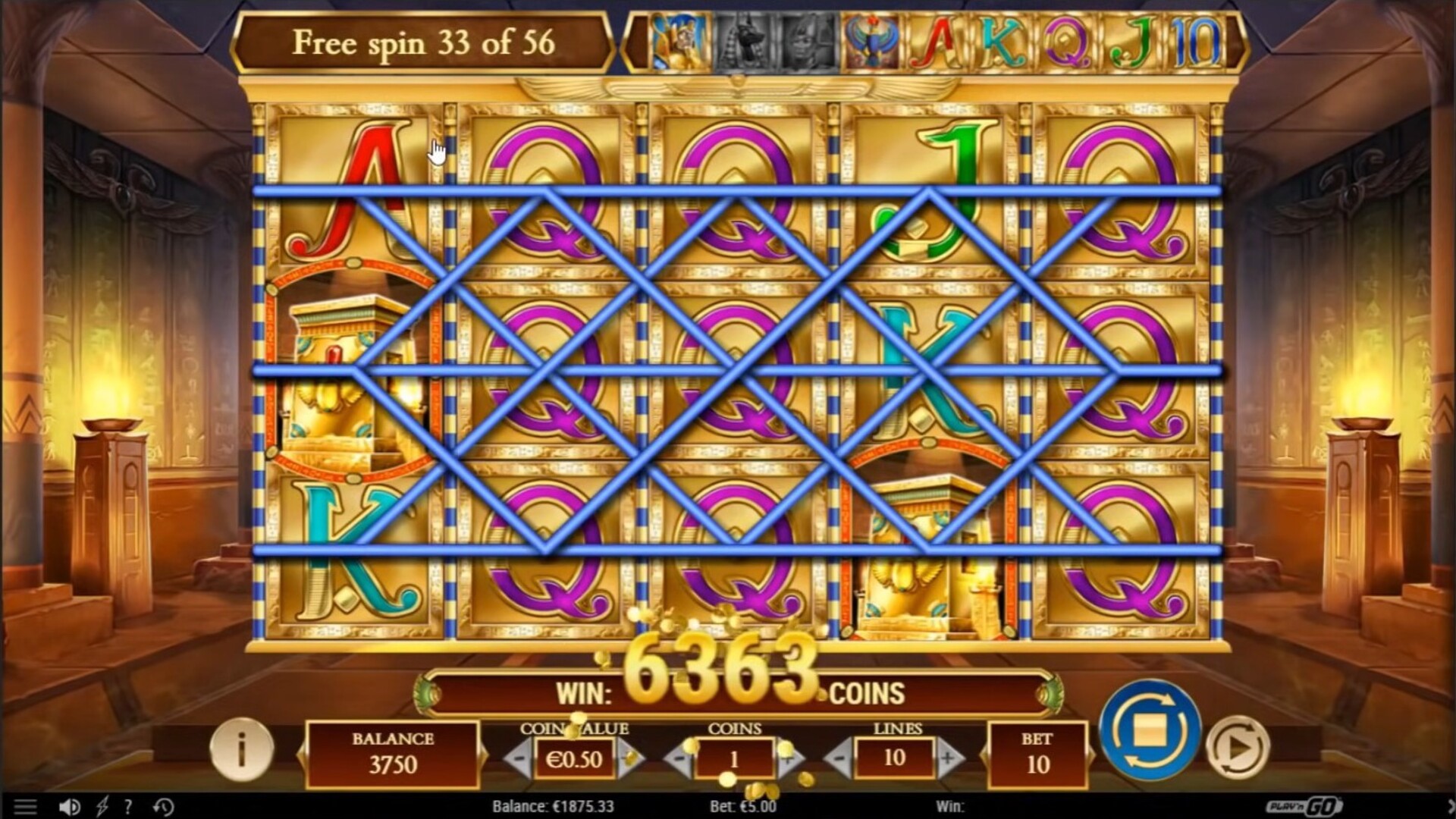Decrease the coin value
The image size is (1456, 819).
519,758
